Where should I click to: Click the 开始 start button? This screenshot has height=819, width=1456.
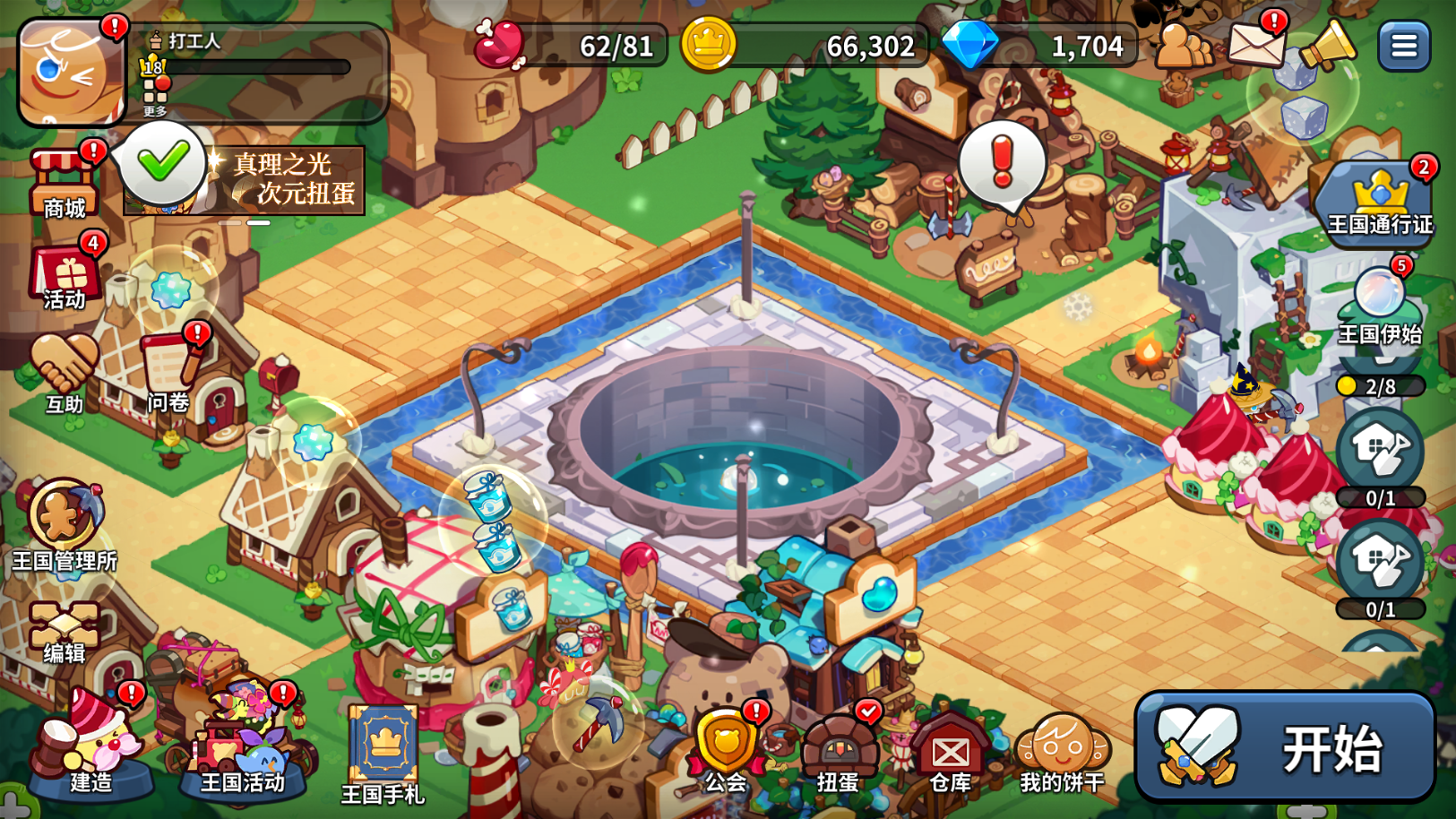click(x=1285, y=746)
